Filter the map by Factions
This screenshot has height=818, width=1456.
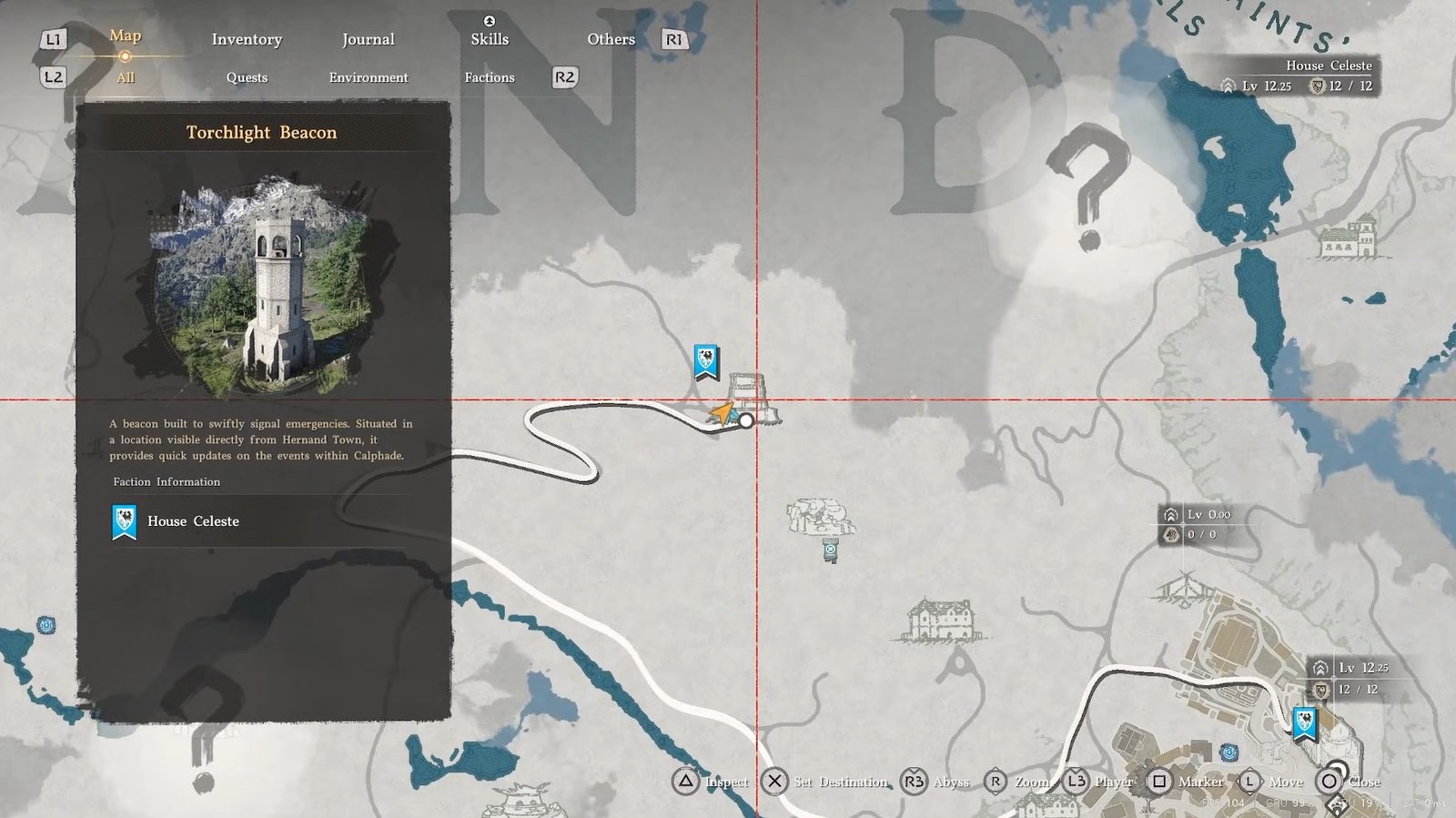[x=490, y=77]
